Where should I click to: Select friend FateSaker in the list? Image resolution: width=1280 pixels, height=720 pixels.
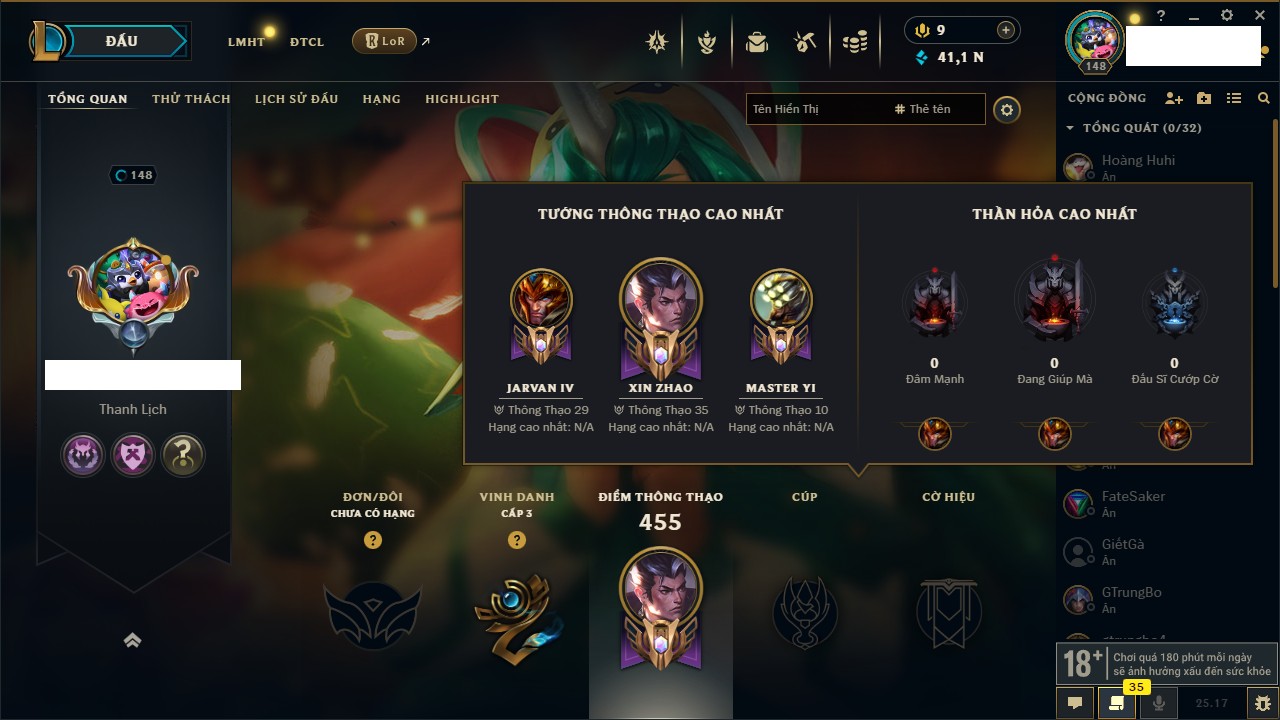[1133, 497]
